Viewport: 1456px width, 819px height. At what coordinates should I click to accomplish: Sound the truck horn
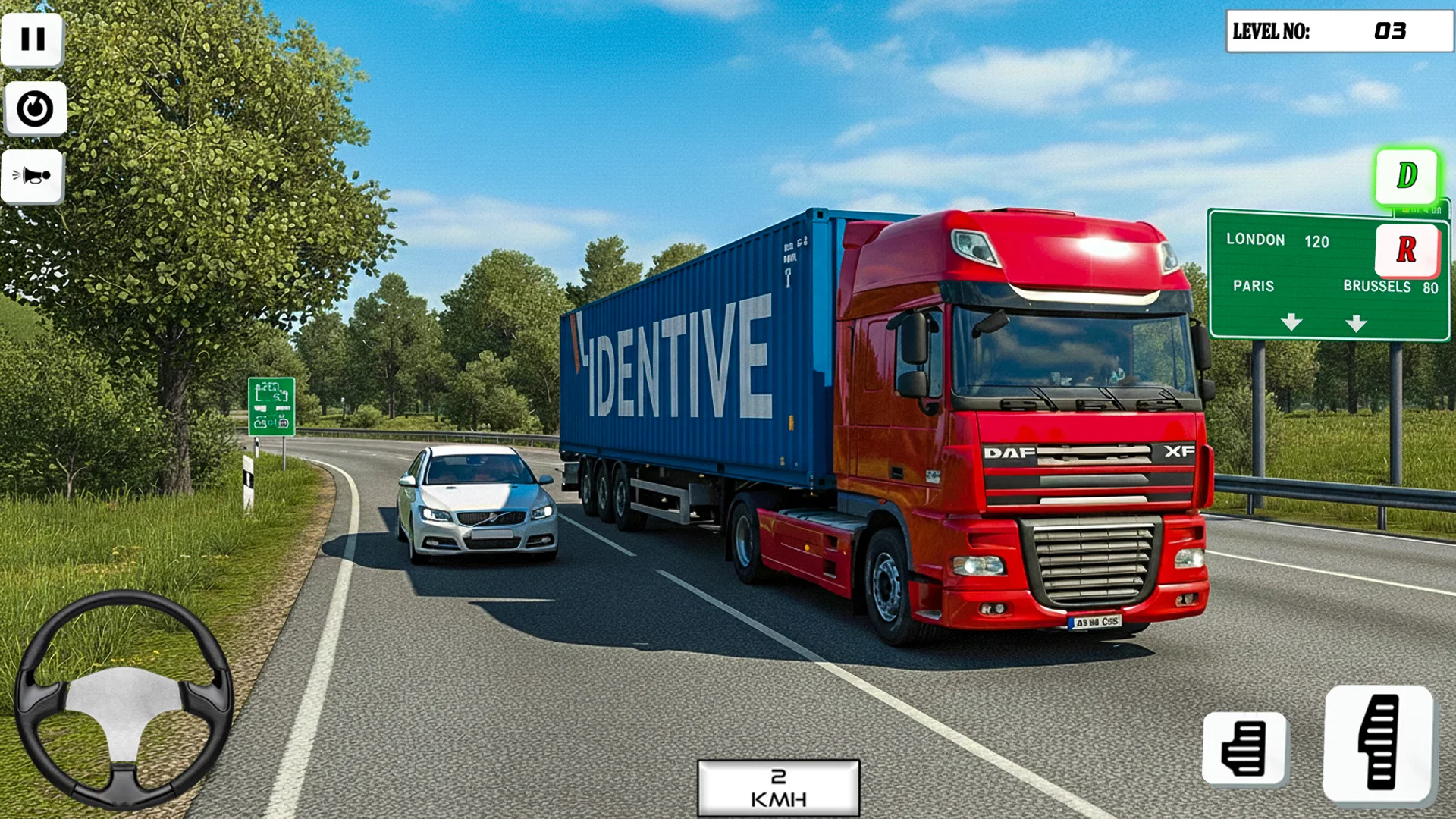33,177
